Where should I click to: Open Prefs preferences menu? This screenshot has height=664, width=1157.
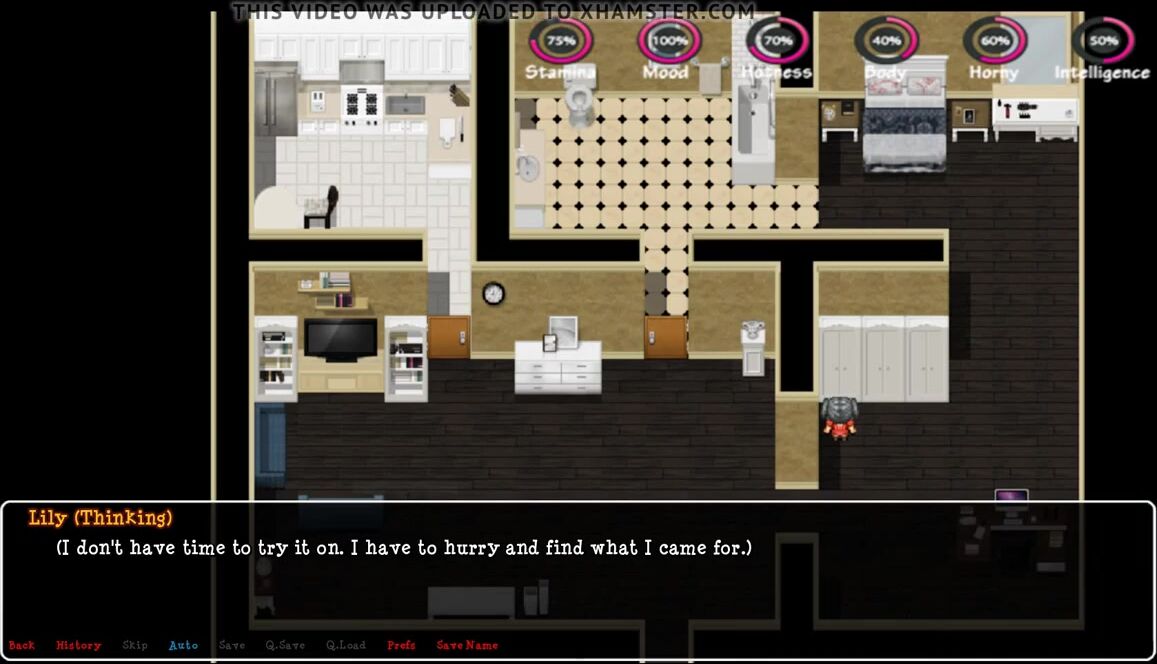[401, 645]
